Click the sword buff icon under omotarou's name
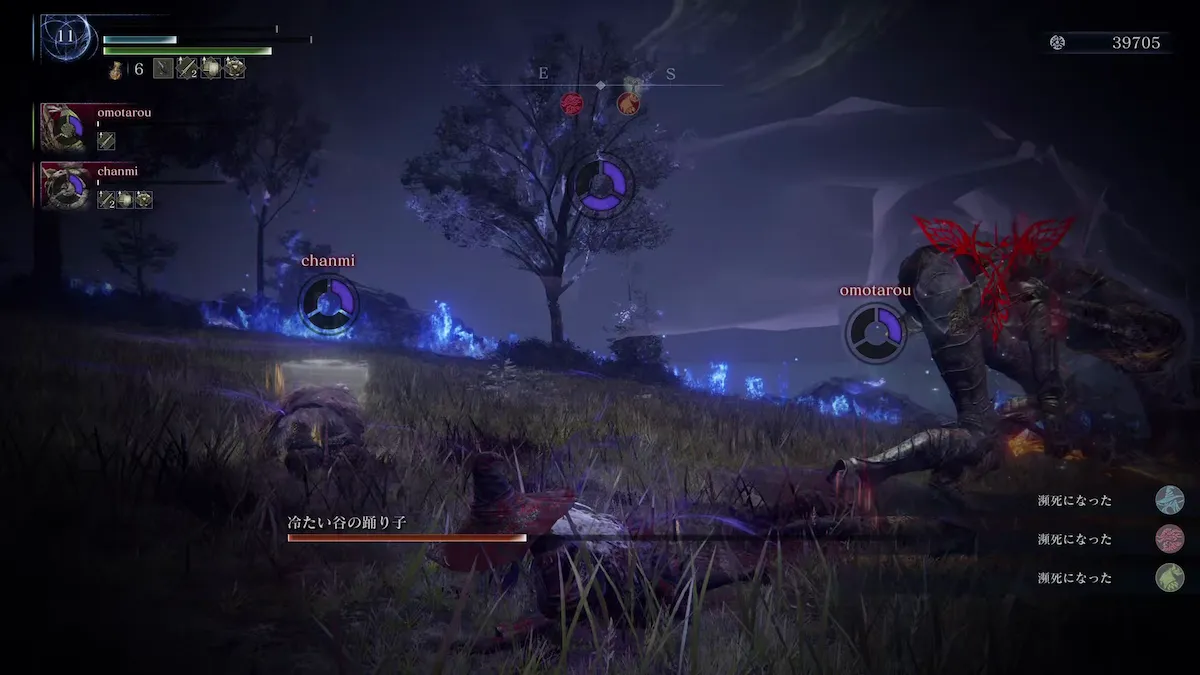Image resolution: width=1200 pixels, height=675 pixels. [x=106, y=141]
